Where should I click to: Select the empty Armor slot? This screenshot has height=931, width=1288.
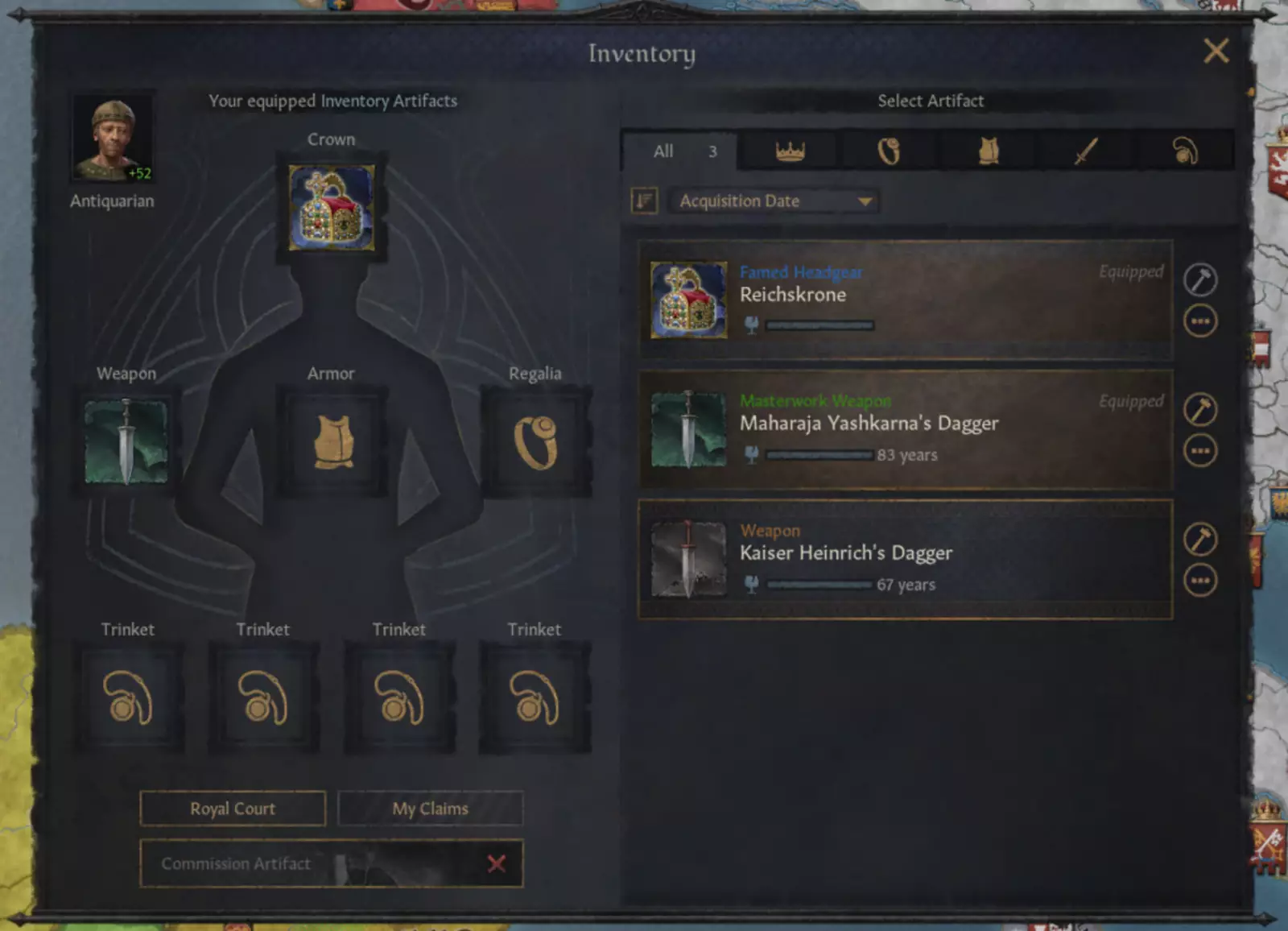[x=332, y=441]
